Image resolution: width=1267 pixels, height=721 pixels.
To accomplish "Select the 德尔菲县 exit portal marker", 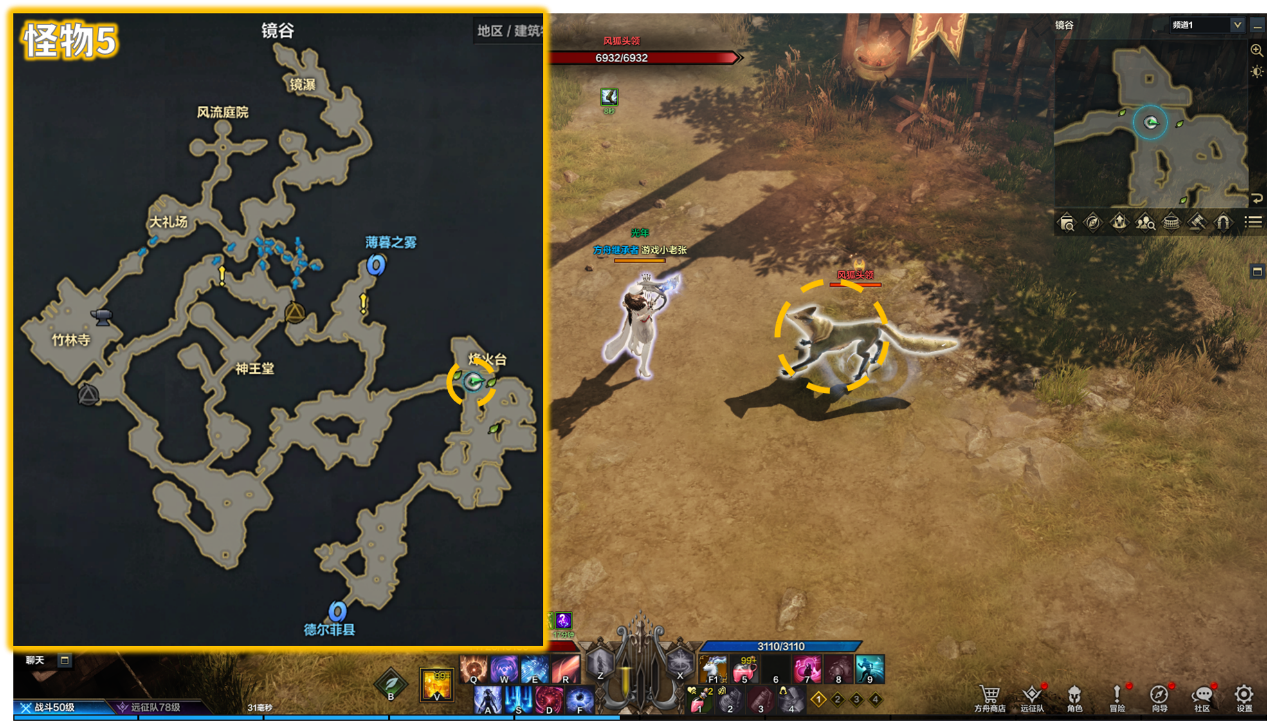I will coord(337,610).
